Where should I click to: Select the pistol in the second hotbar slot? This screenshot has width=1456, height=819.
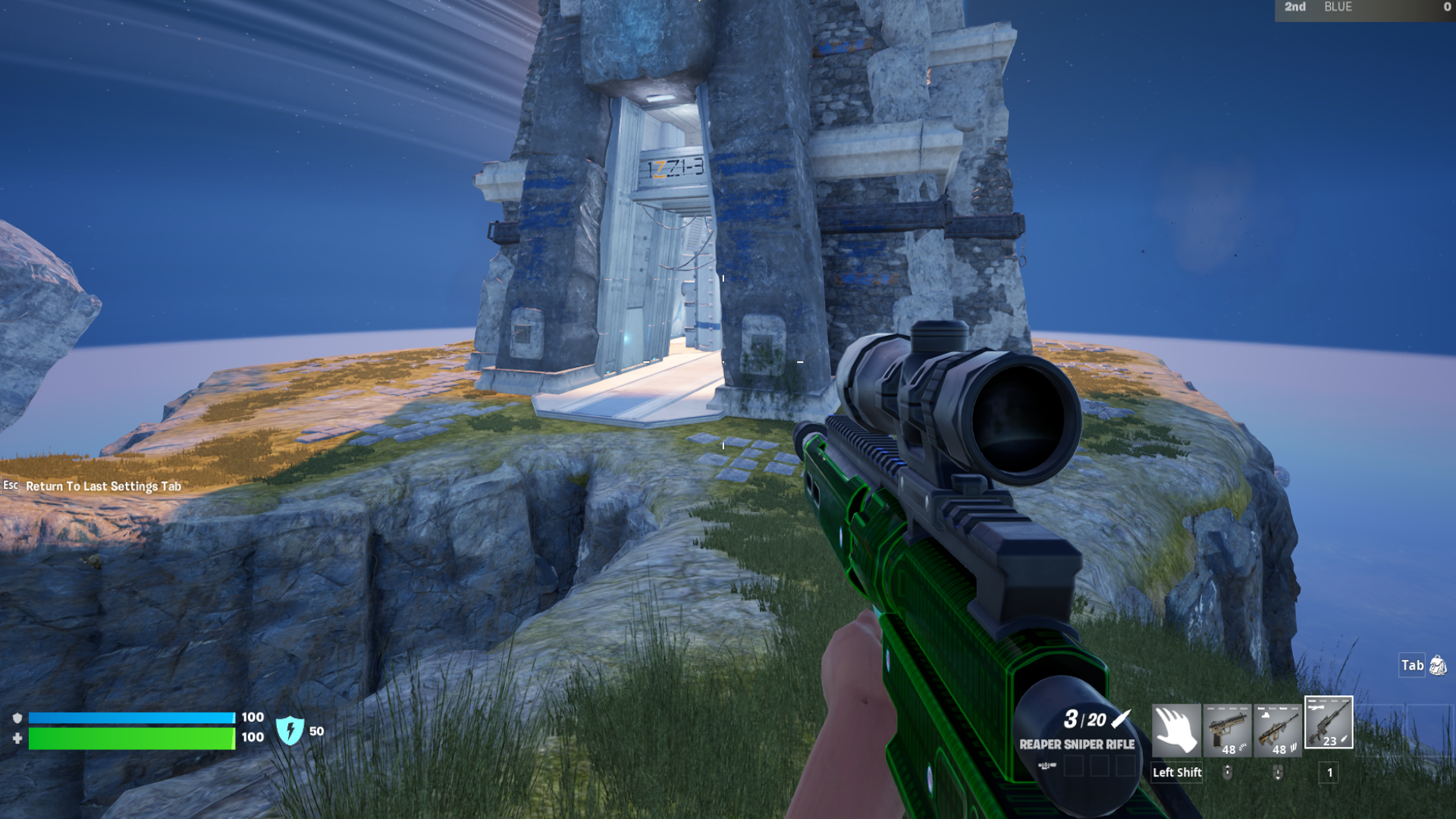1228,730
